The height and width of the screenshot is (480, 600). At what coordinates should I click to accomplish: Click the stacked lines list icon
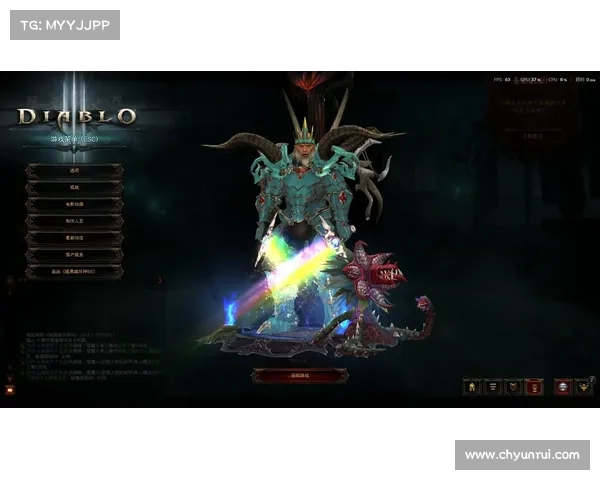493,387
